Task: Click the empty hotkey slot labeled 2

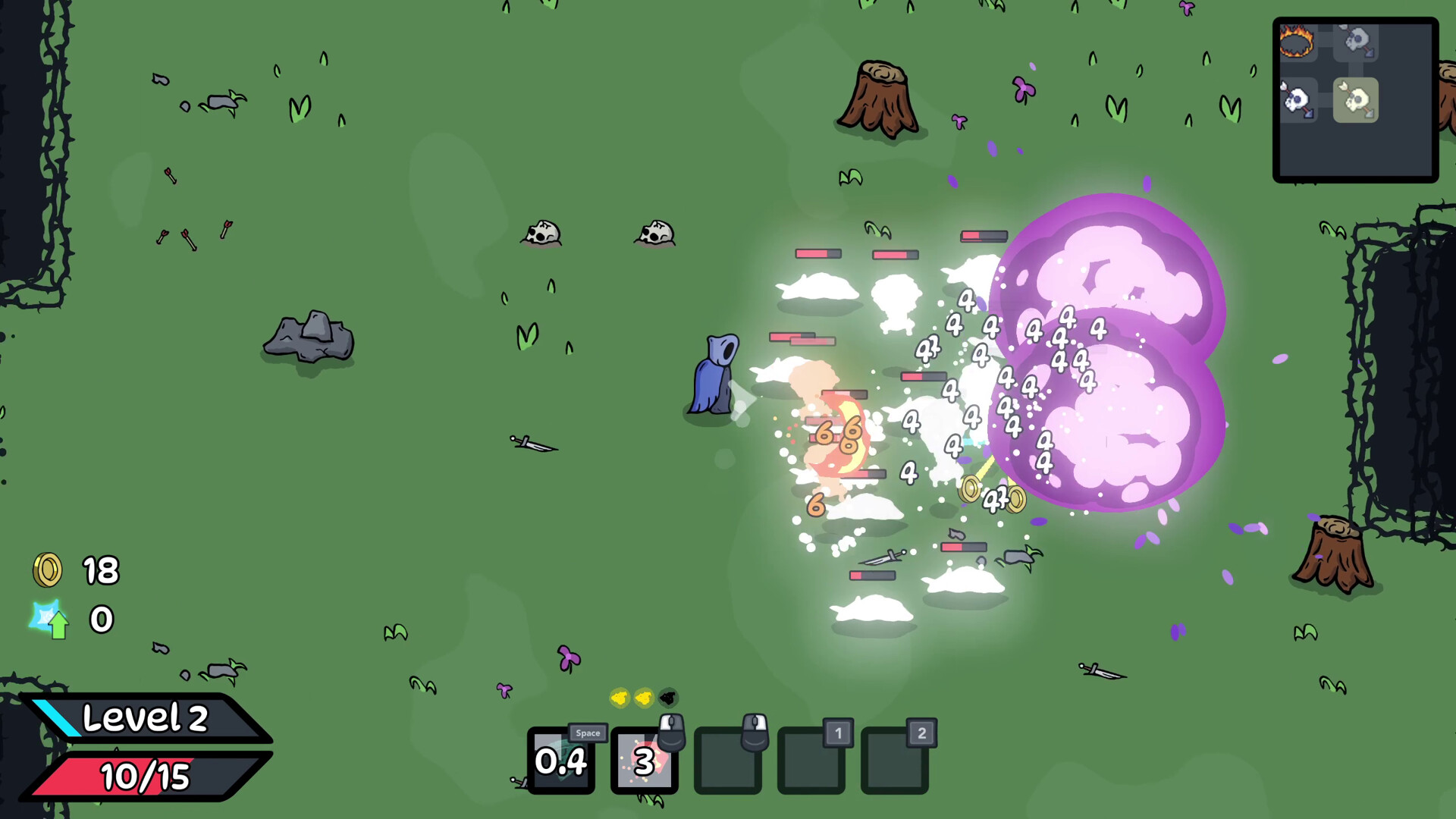Action: 895,762
